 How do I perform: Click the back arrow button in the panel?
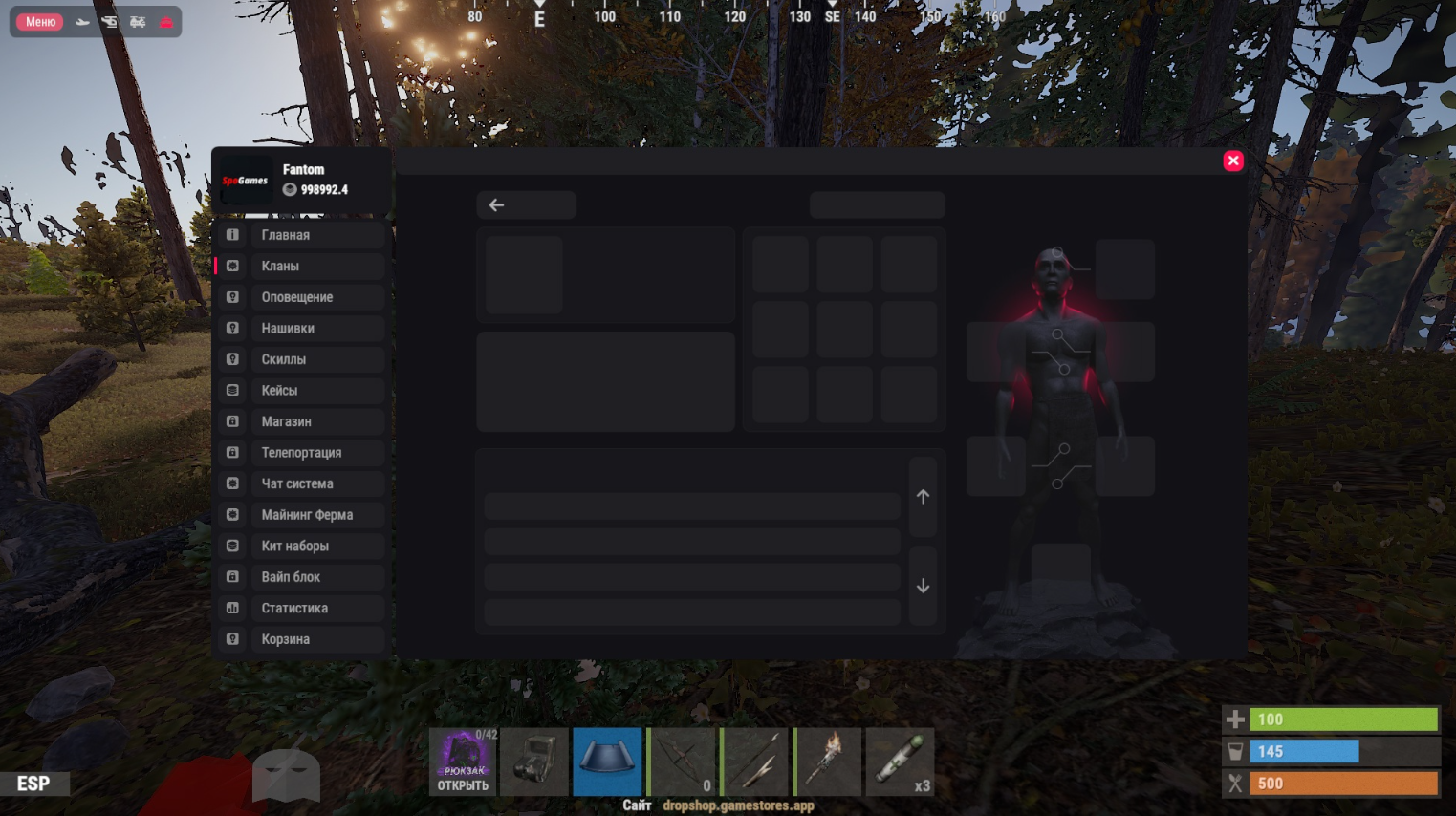pos(526,205)
